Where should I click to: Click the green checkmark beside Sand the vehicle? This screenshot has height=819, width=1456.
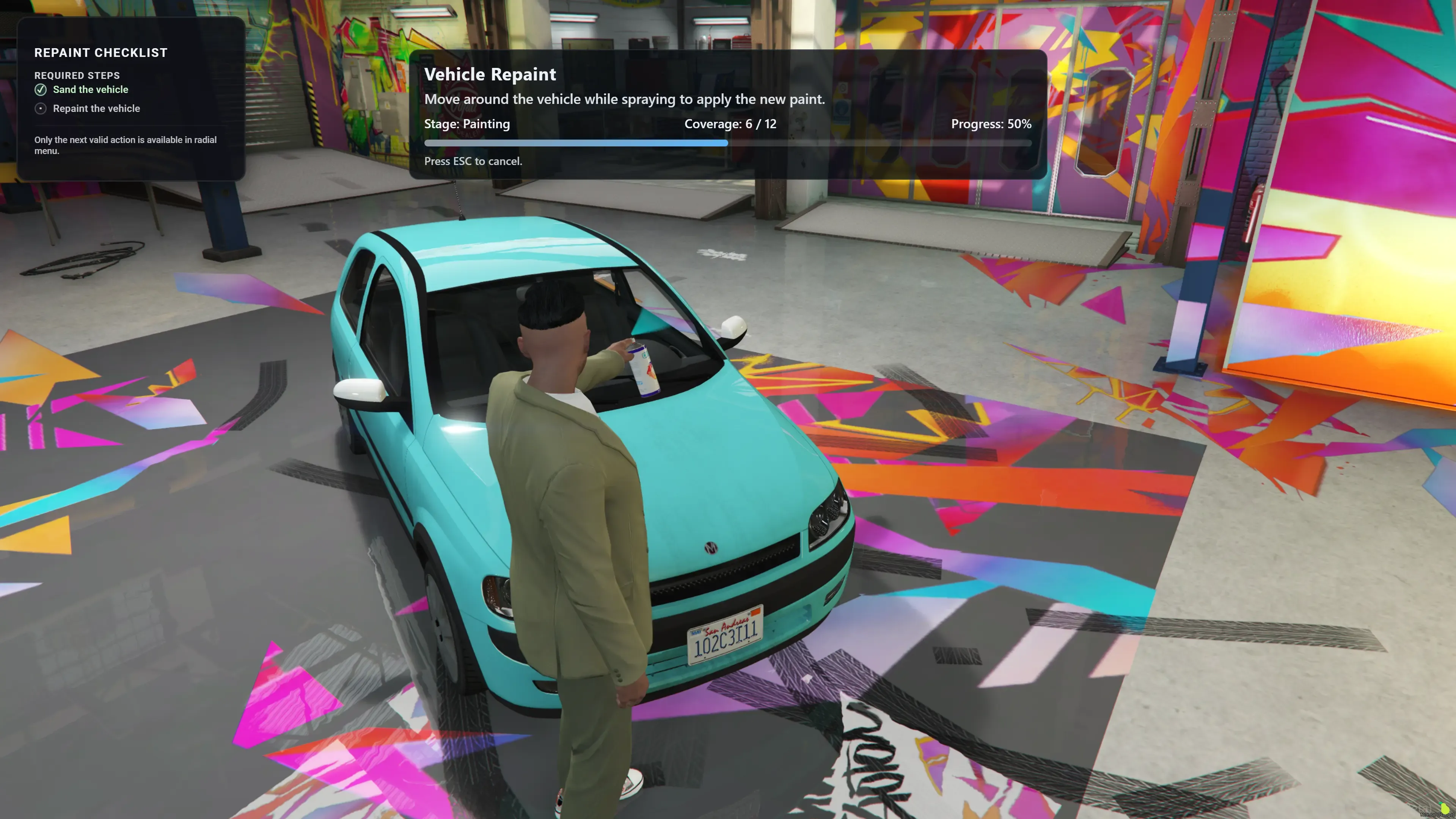pos(41,89)
